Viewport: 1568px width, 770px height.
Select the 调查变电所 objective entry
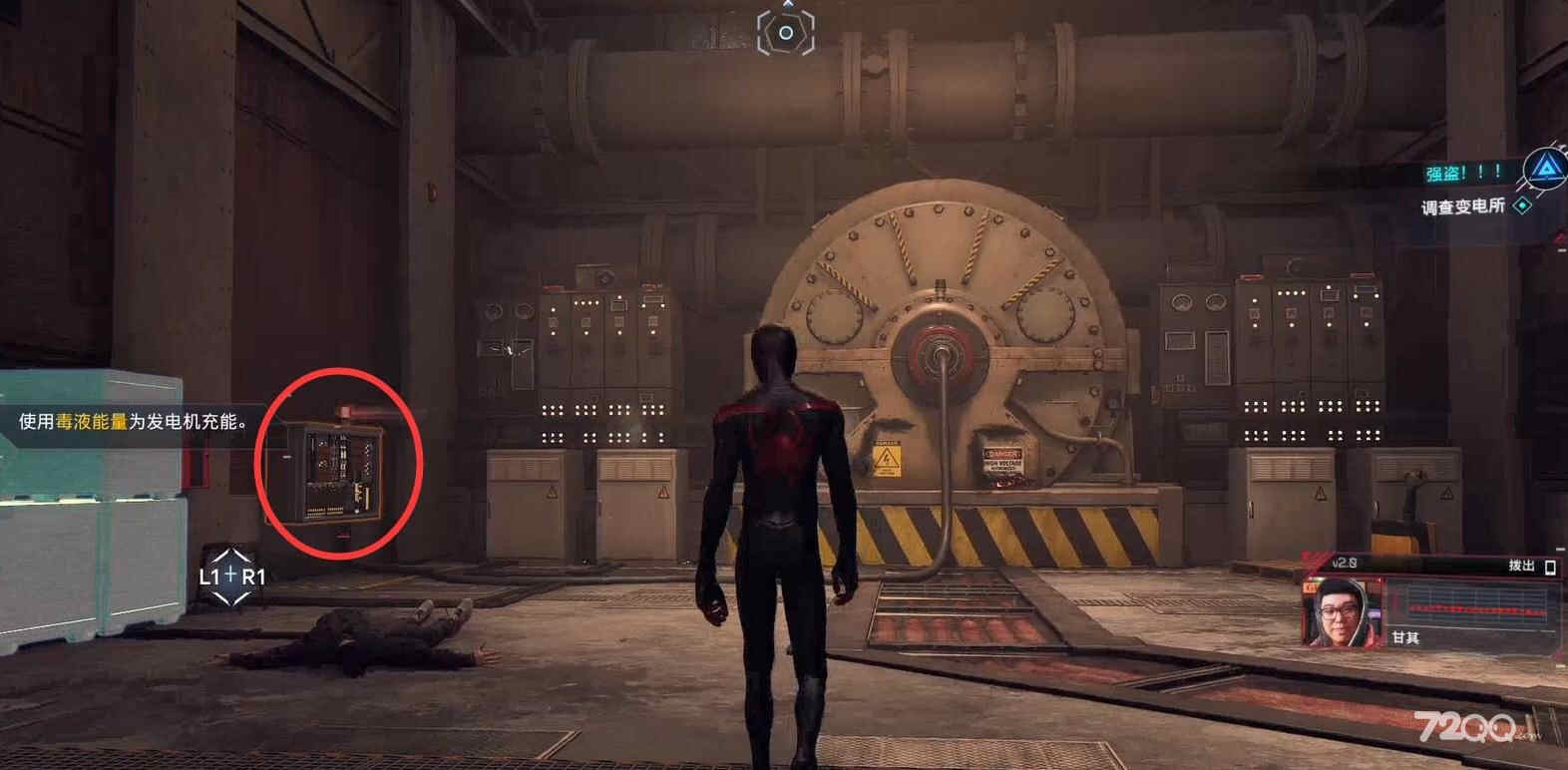pos(1463,206)
